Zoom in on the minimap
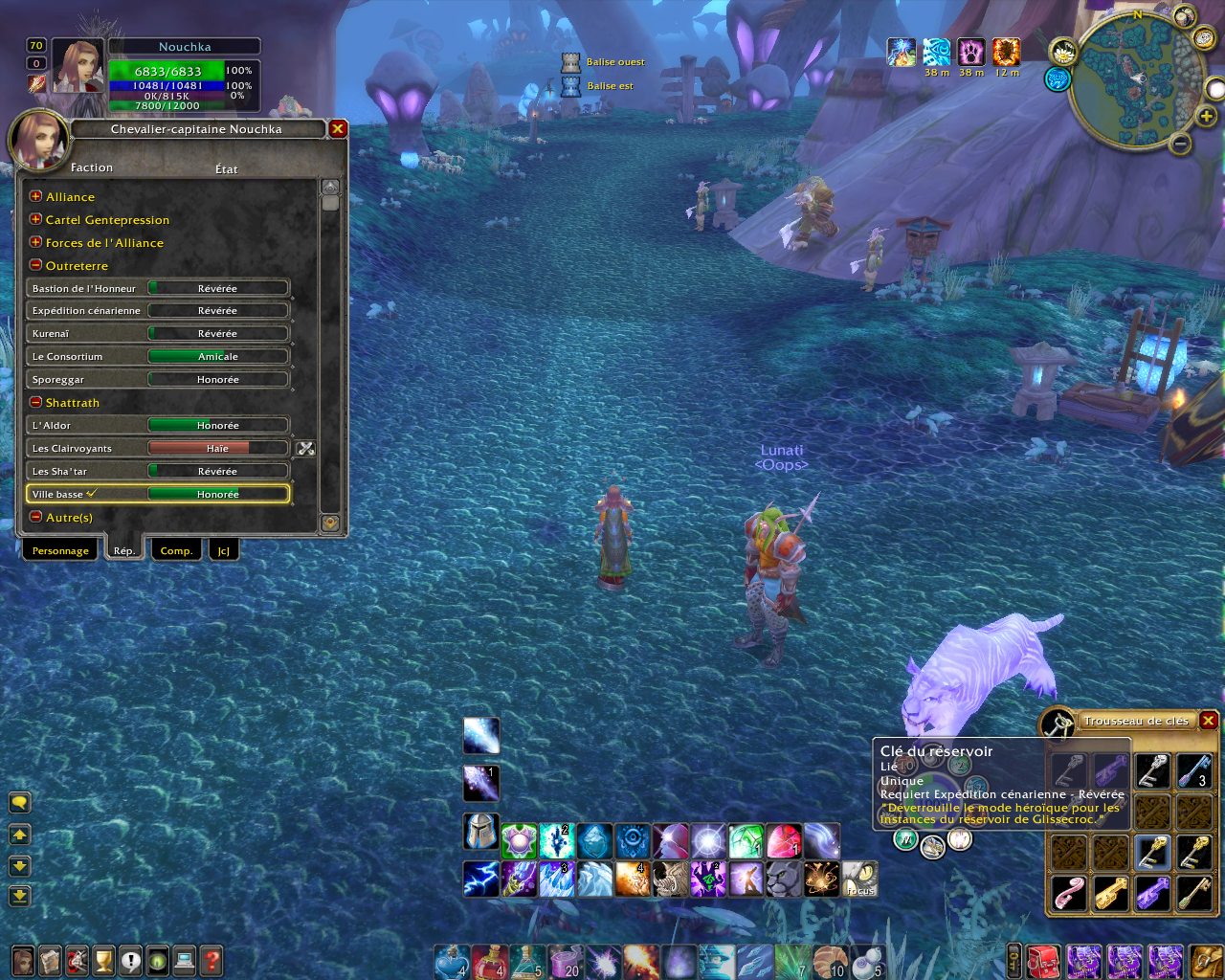Screen dimensions: 1225x980 pyautogui.click(x=1206, y=116)
